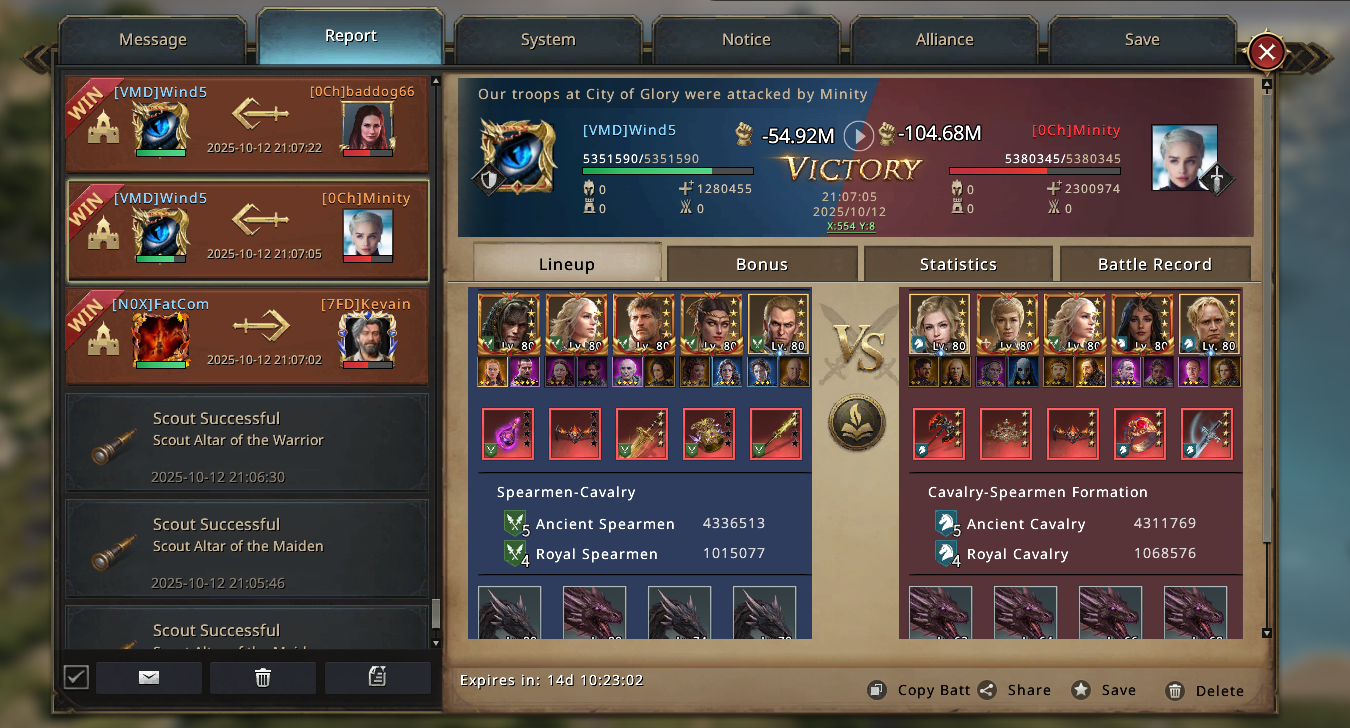Screen dimensions: 1350x728
Task: Open the System tab
Action: point(548,40)
